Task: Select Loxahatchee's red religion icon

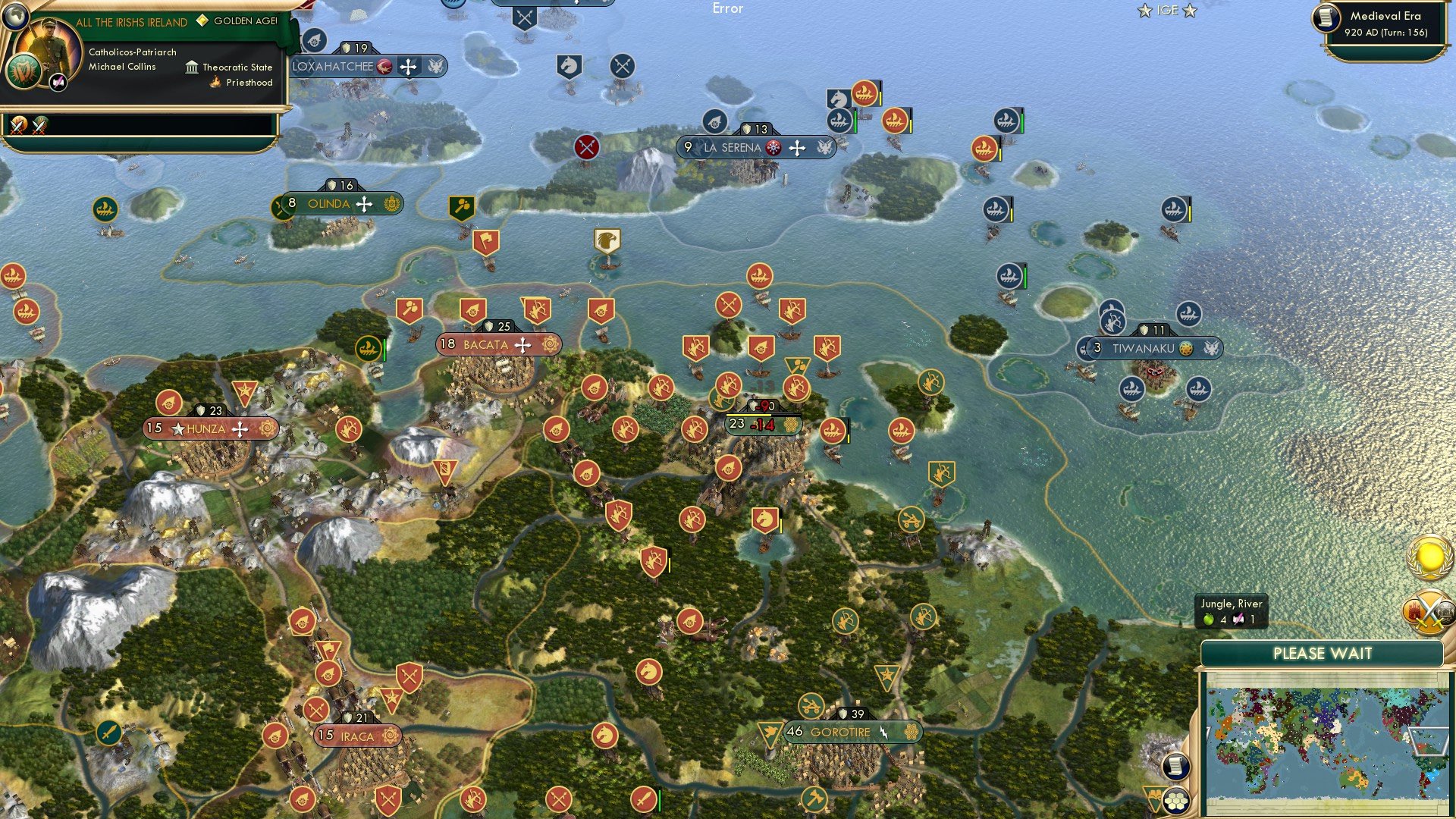Action: 383,66
